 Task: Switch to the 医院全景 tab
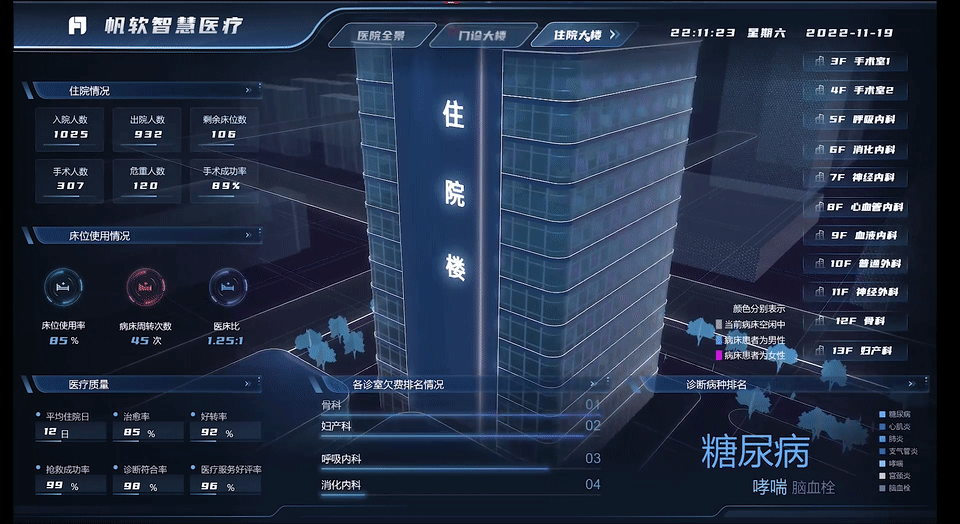(x=381, y=36)
